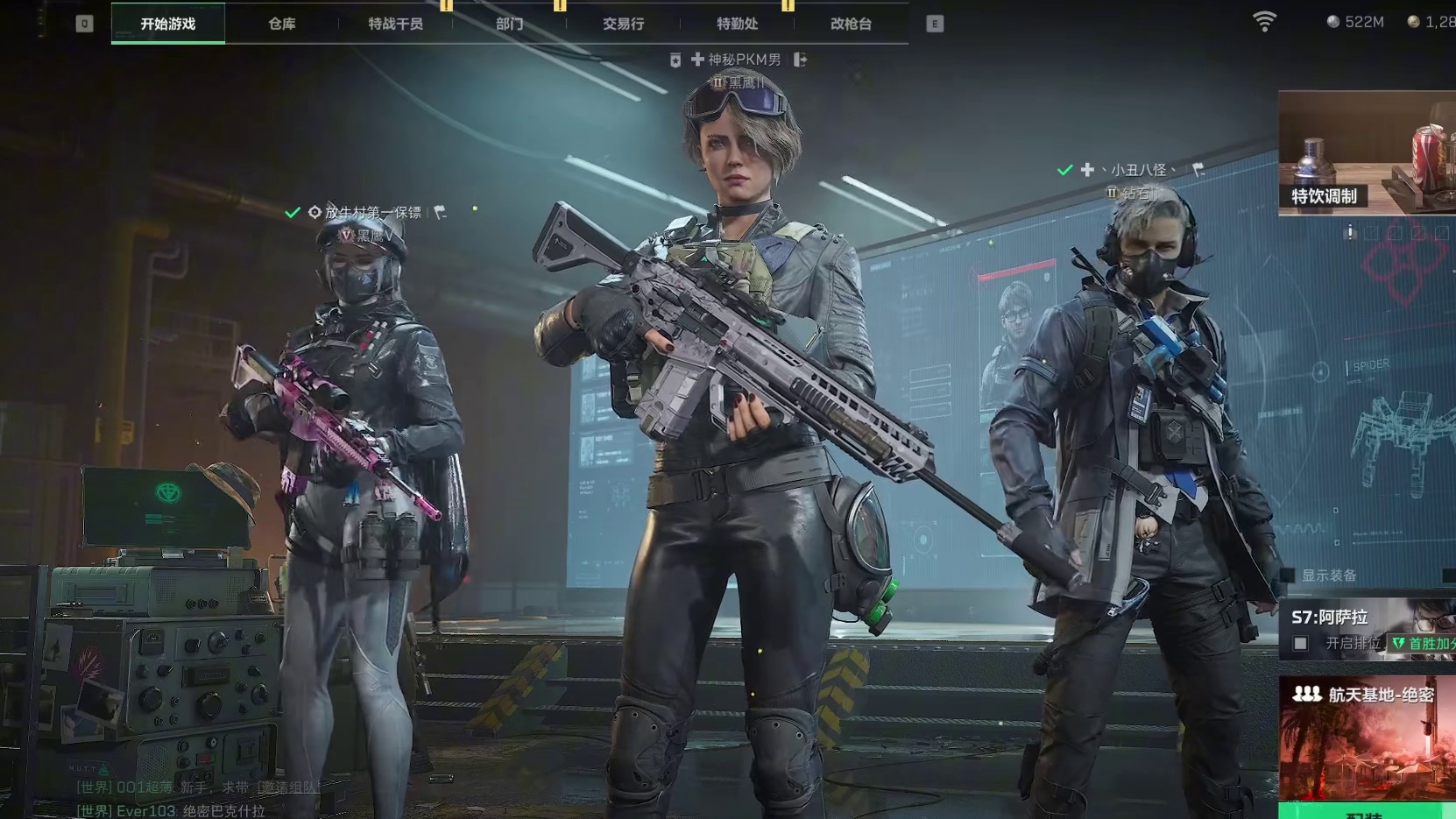Switch to the 特勤处 tab
The width and height of the screenshot is (1456, 819).
click(737, 24)
